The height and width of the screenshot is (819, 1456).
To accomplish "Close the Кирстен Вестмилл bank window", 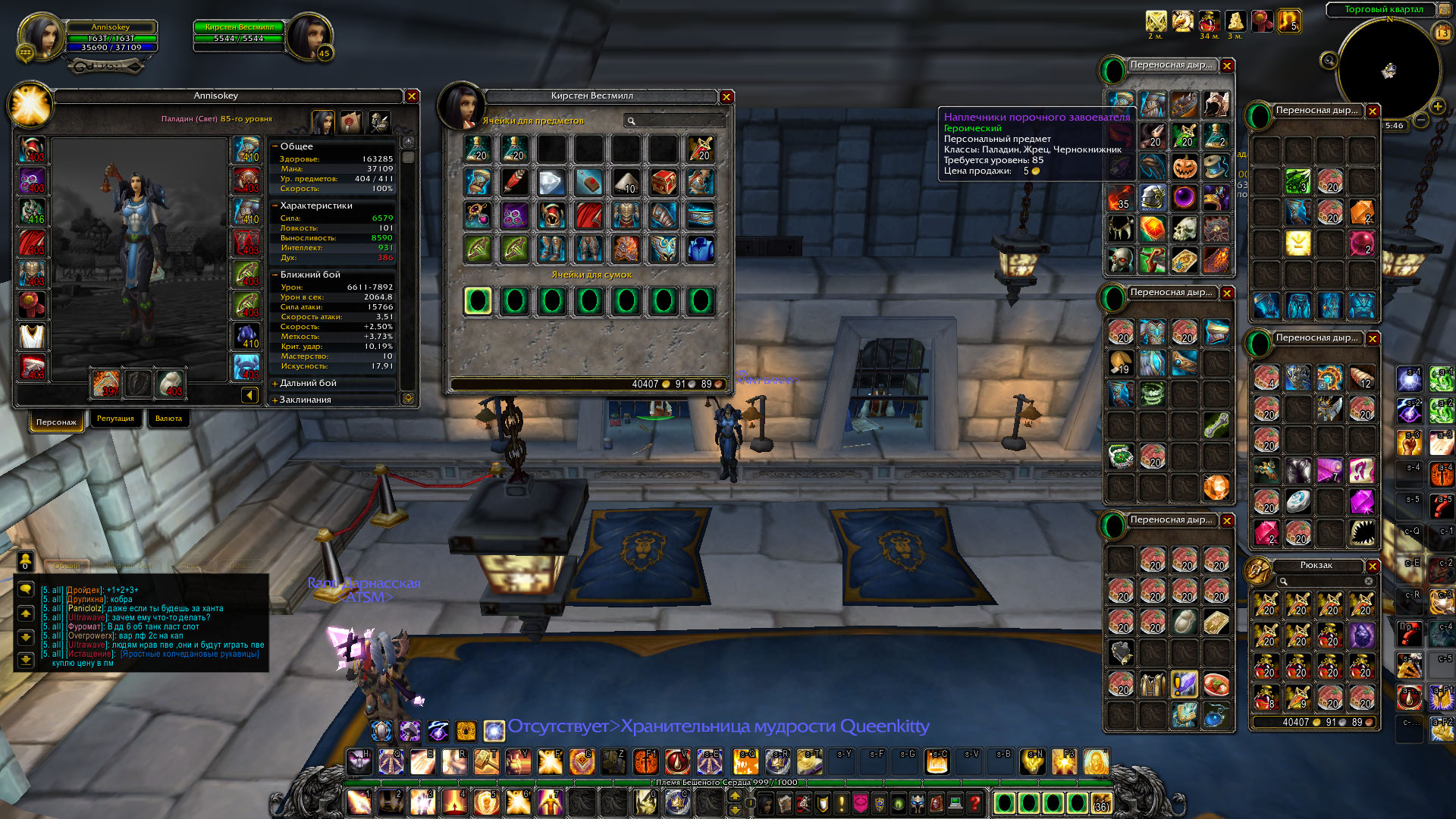I will pyautogui.click(x=726, y=97).
